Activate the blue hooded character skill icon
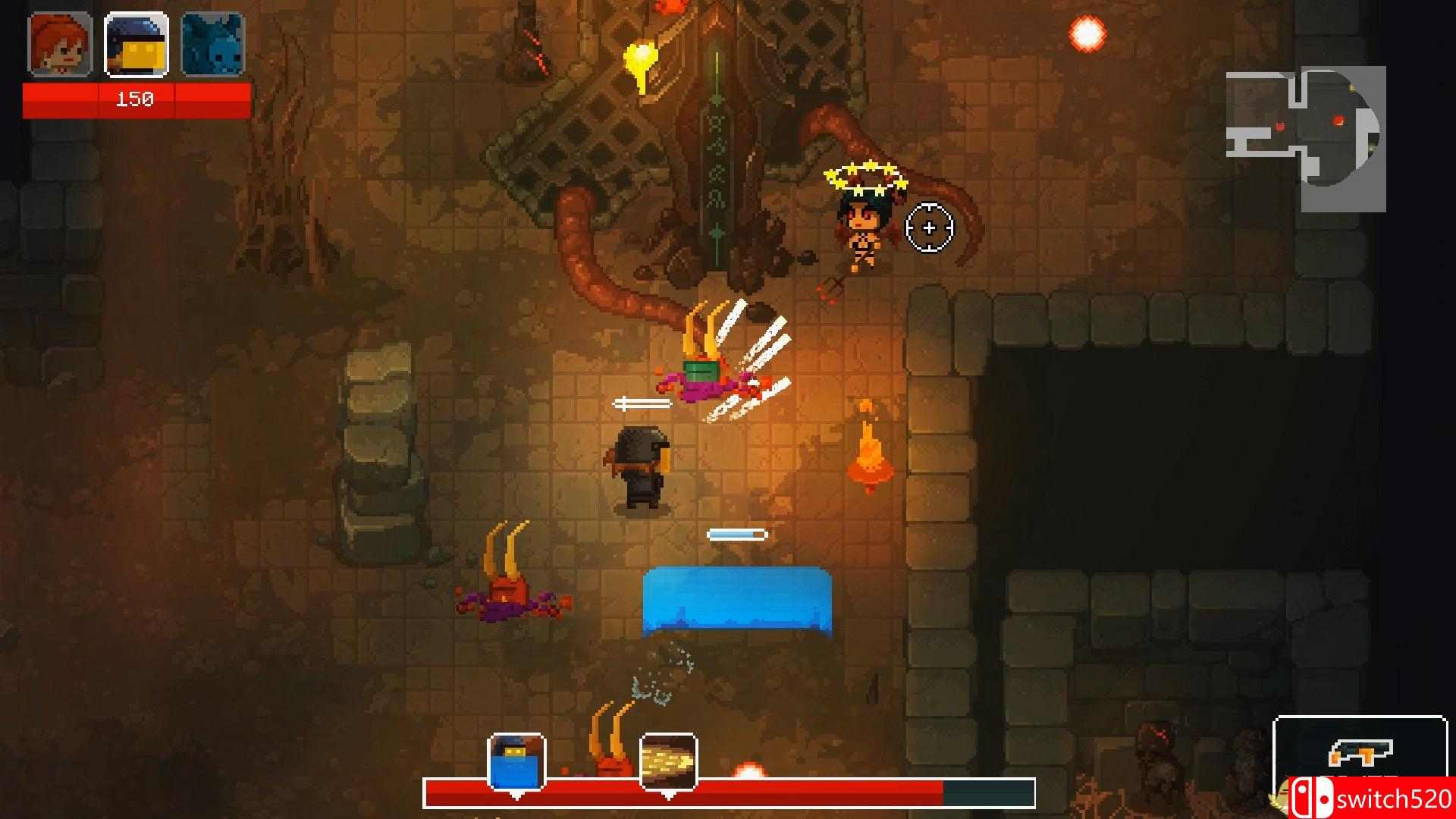1456x819 pixels. coord(516,761)
